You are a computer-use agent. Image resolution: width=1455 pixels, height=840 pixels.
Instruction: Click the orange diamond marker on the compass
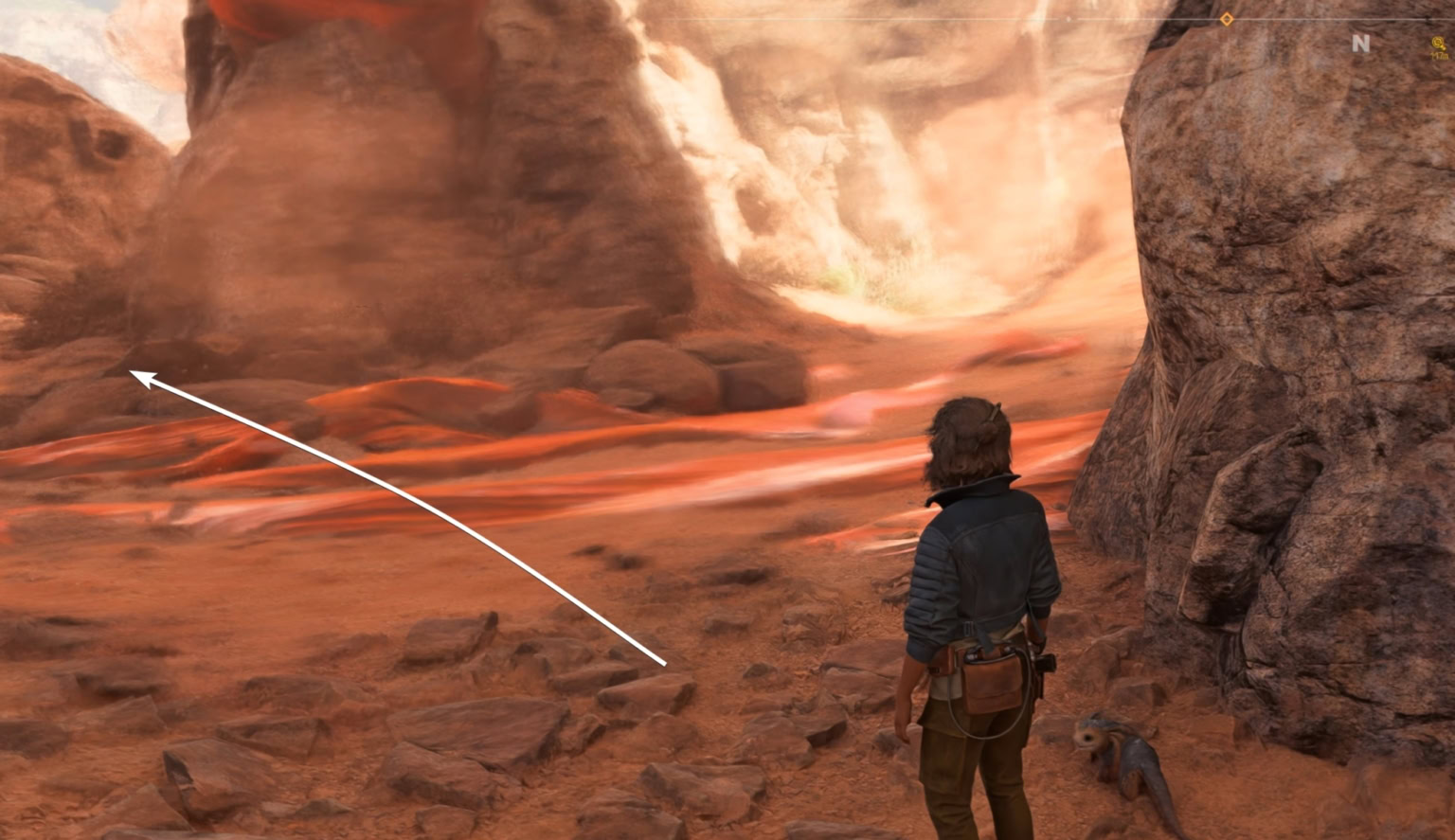tap(1227, 19)
